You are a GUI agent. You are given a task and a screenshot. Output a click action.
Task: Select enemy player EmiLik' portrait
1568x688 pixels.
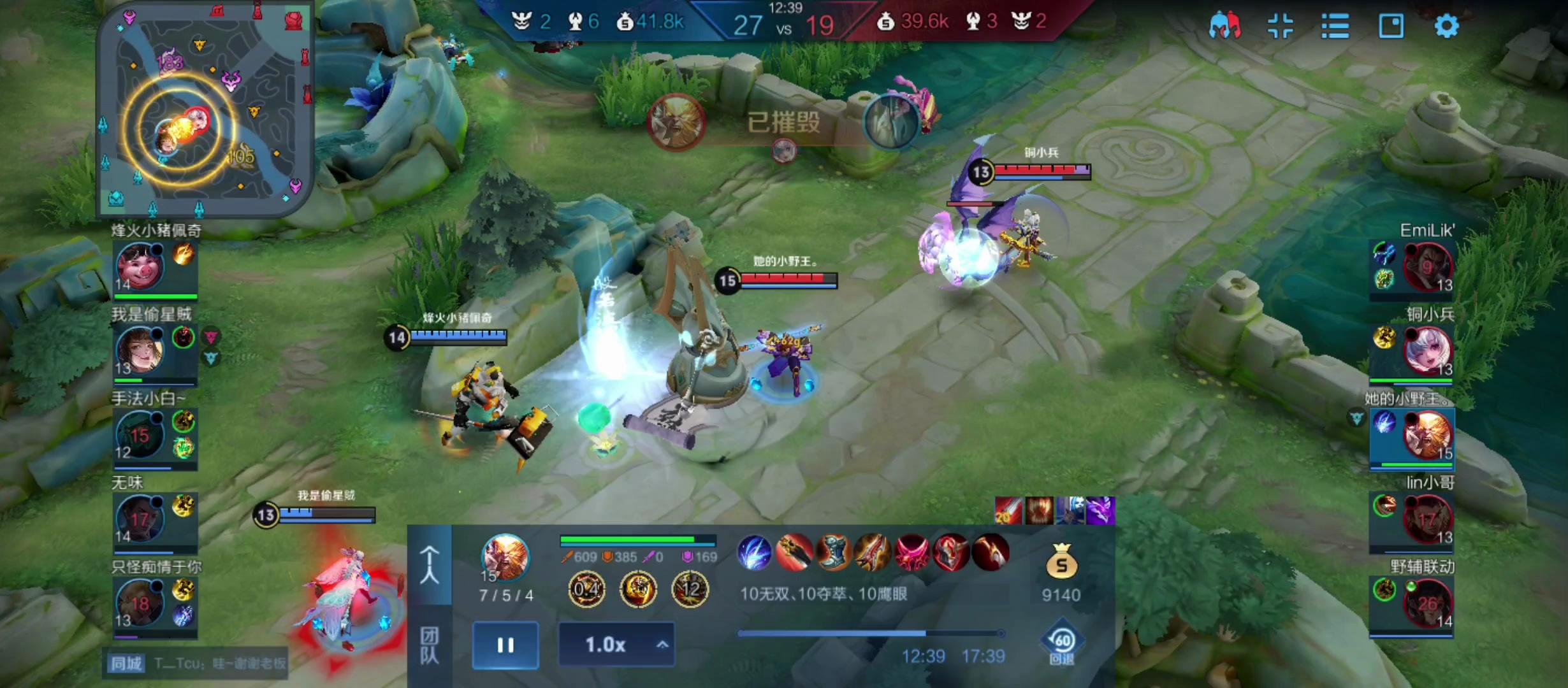tap(1426, 266)
